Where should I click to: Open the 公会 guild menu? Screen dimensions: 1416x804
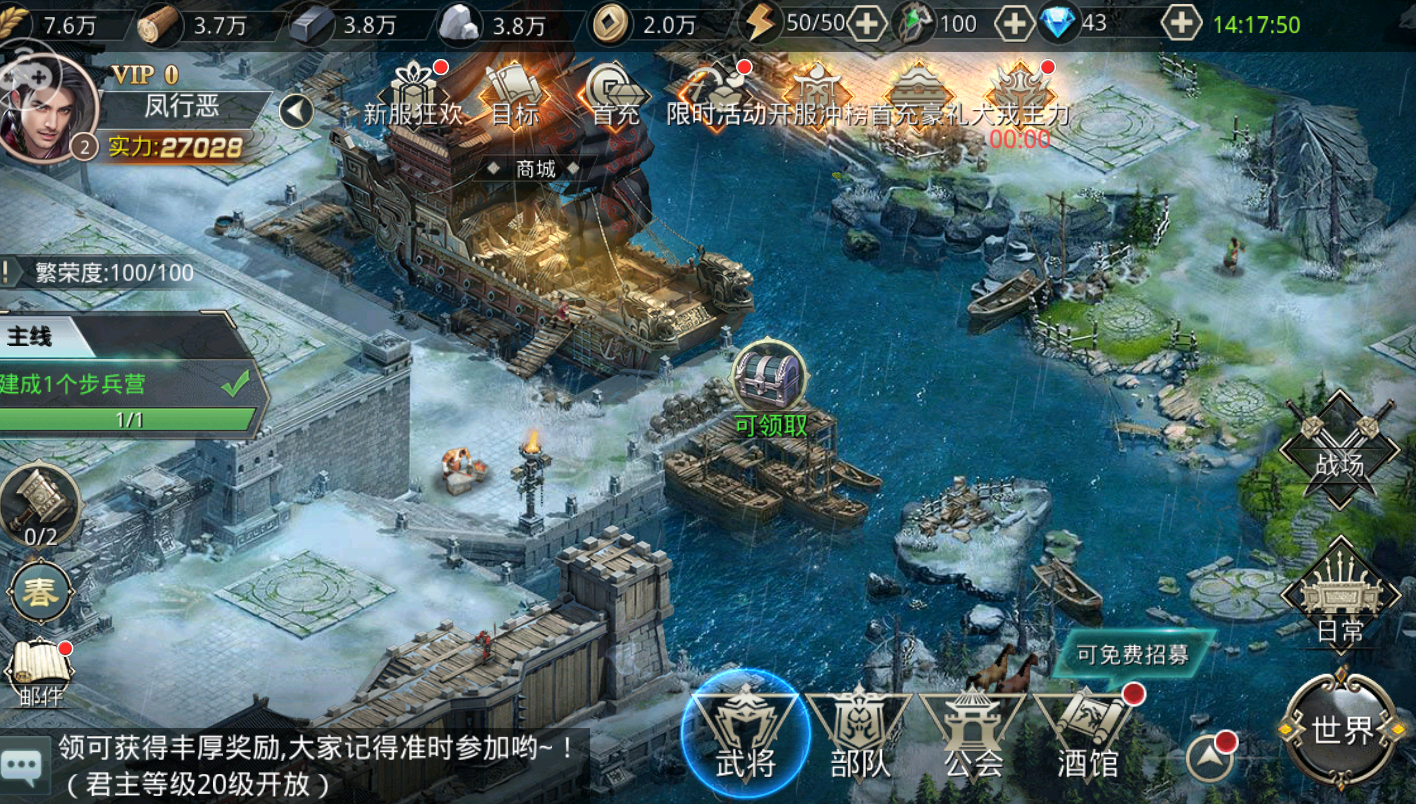point(973,733)
